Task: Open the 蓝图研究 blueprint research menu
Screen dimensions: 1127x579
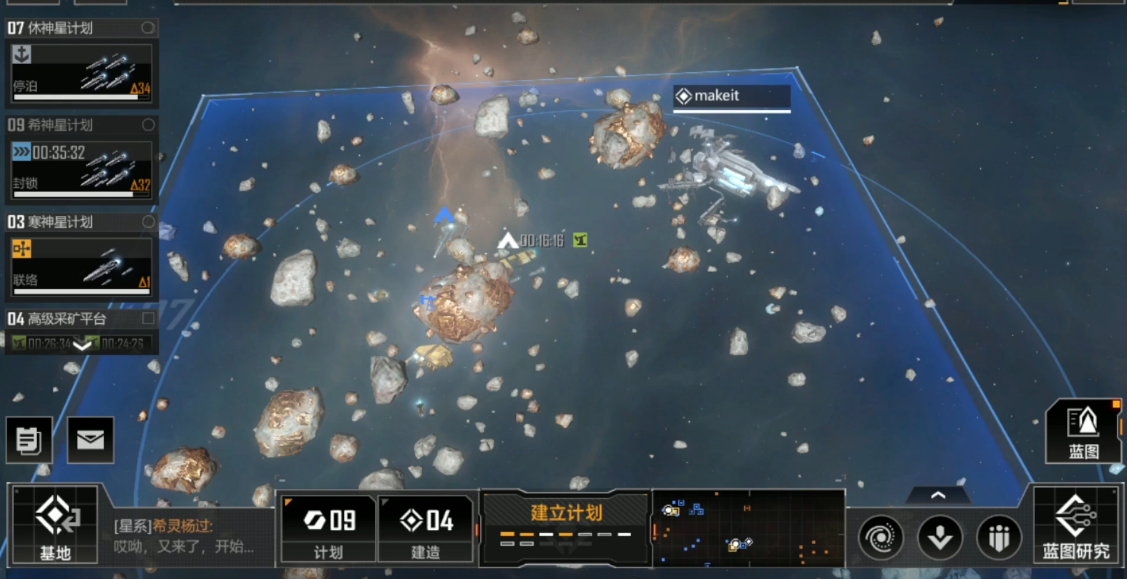Action: (x=1076, y=525)
